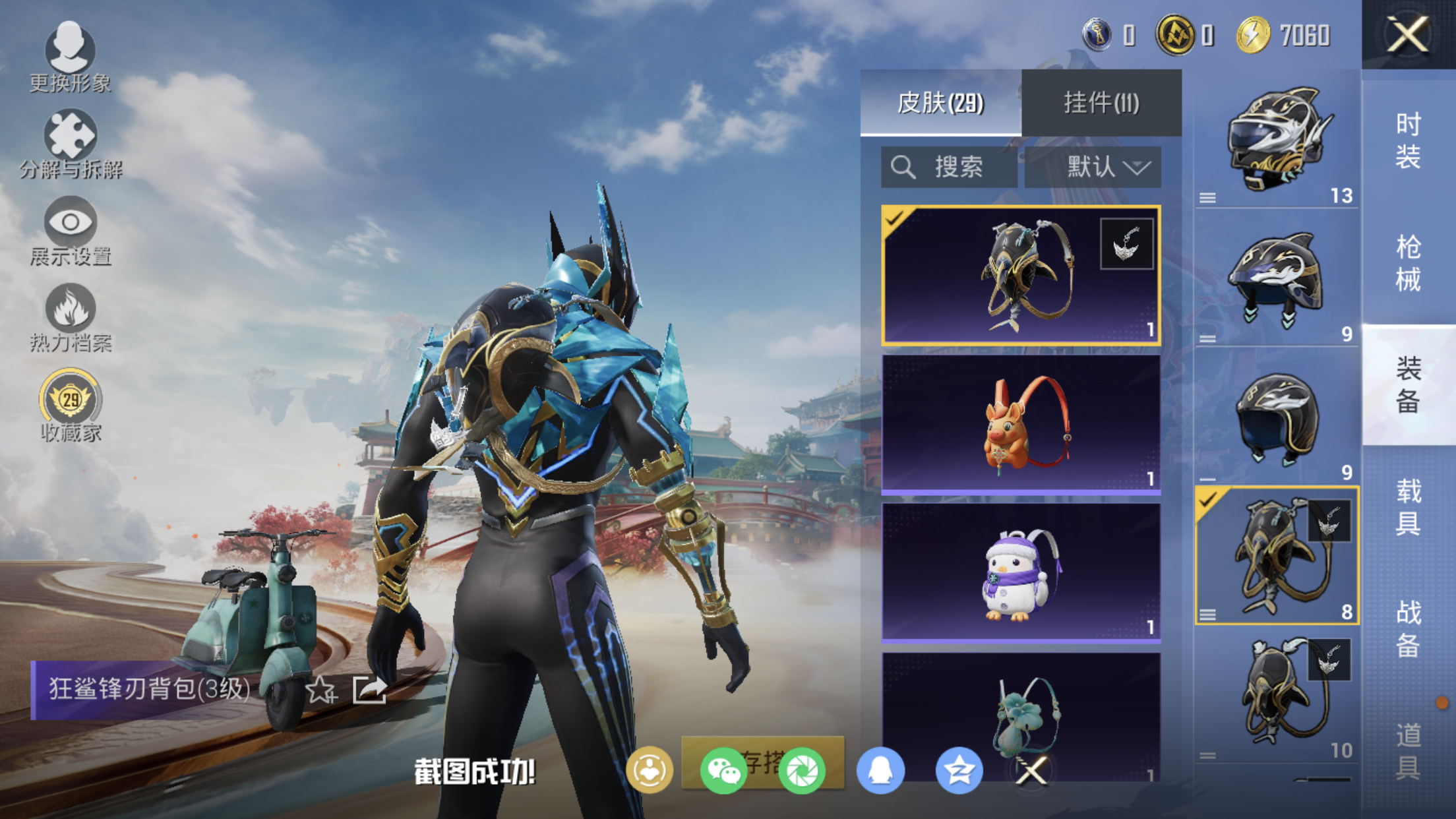Switch to 战备 combat gear category
1456x819 pixels.
(x=1408, y=628)
